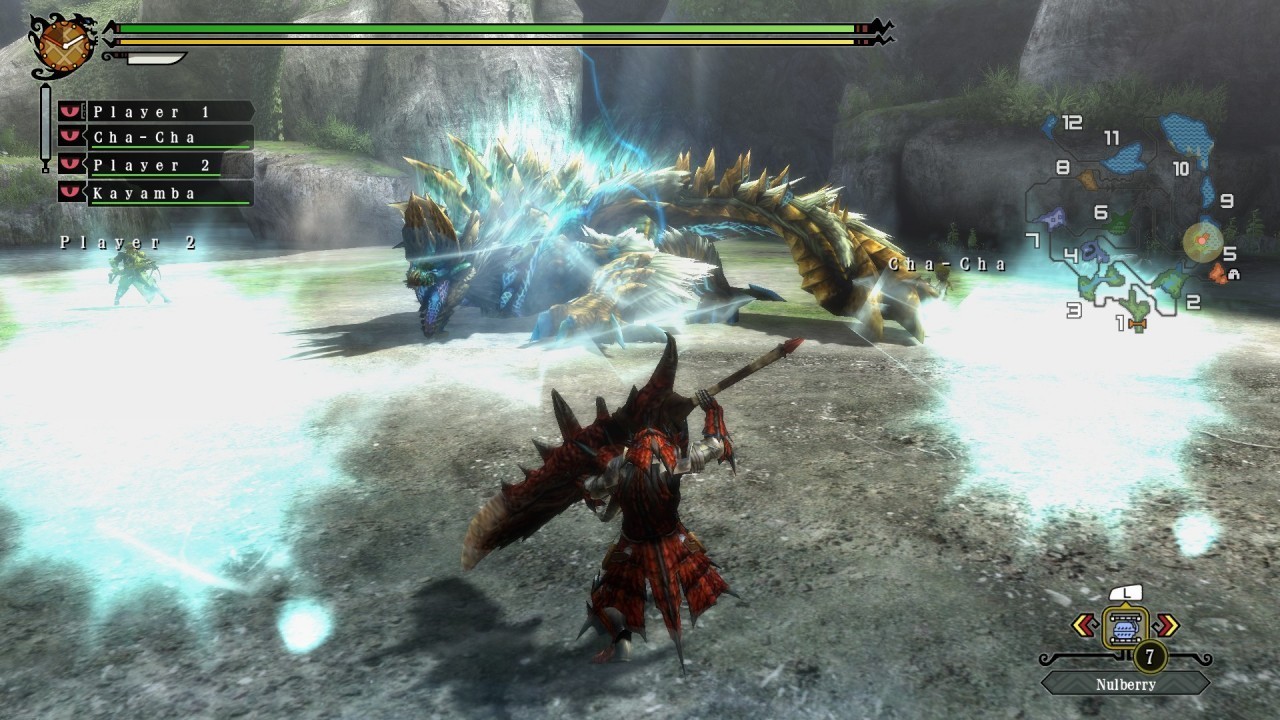Select Player 2's nameplate
The image size is (1280, 720).
pos(153,164)
